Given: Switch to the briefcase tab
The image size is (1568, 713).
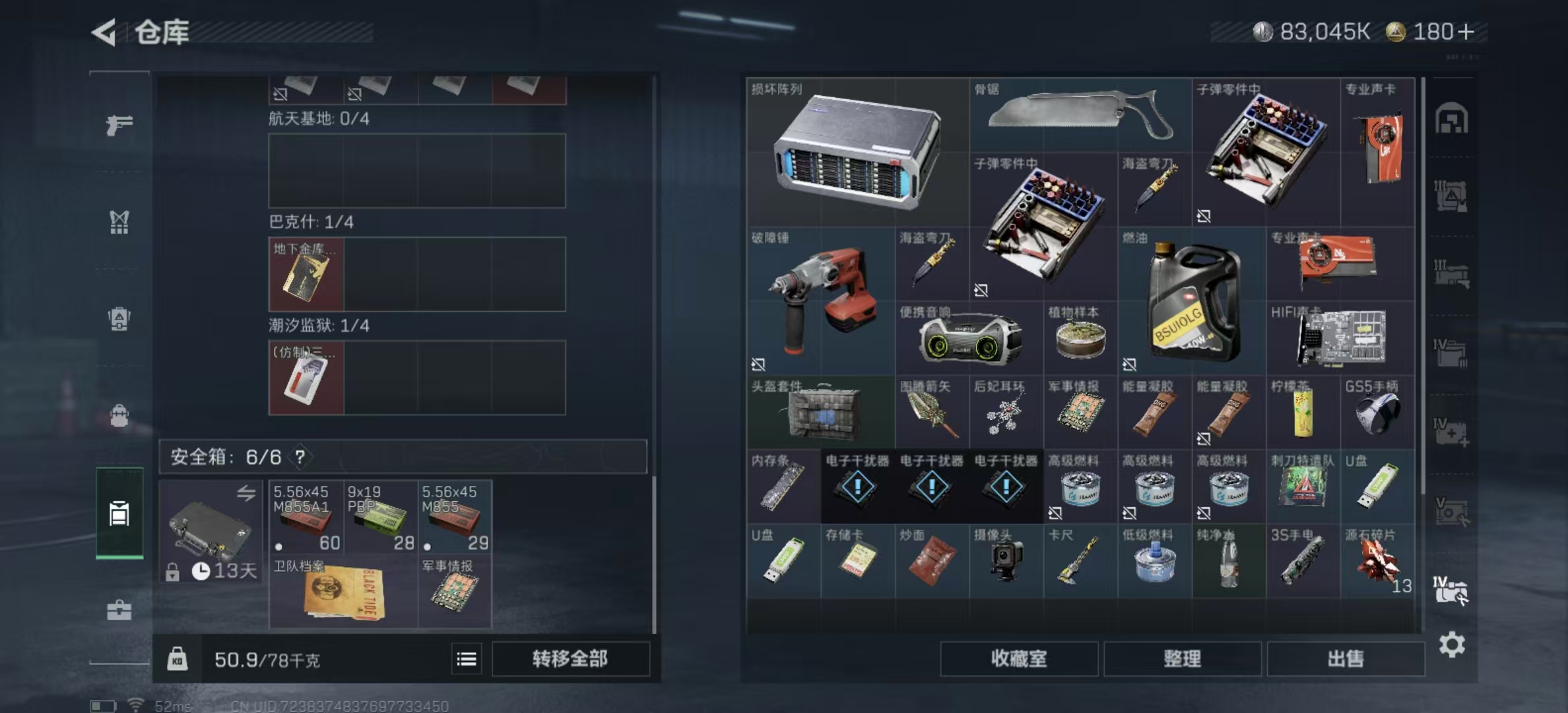Looking at the screenshot, I should [119, 609].
